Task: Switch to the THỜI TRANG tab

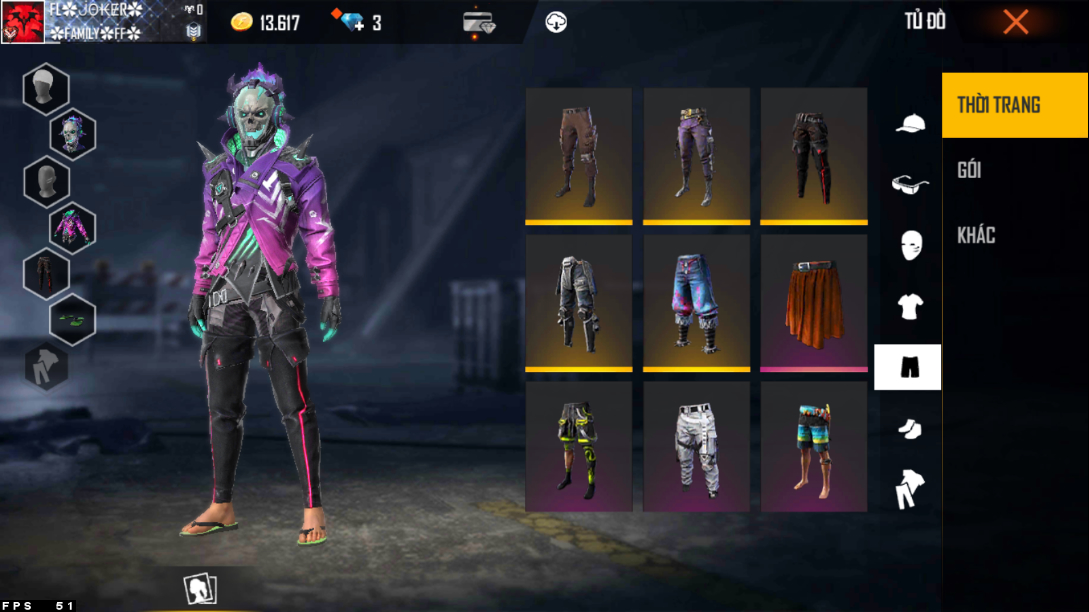Action: (x=1014, y=105)
